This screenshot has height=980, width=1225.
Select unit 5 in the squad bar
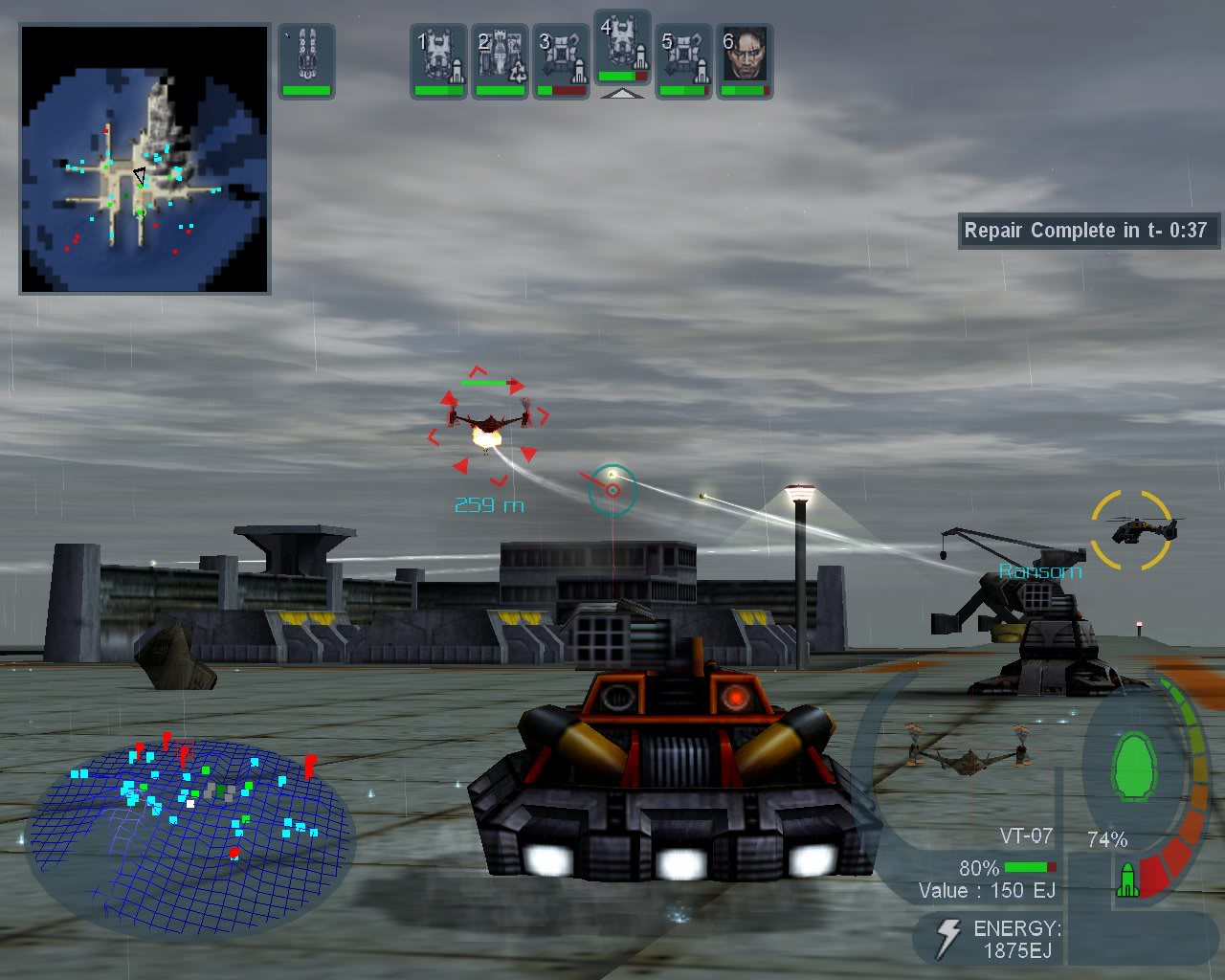click(682, 62)
